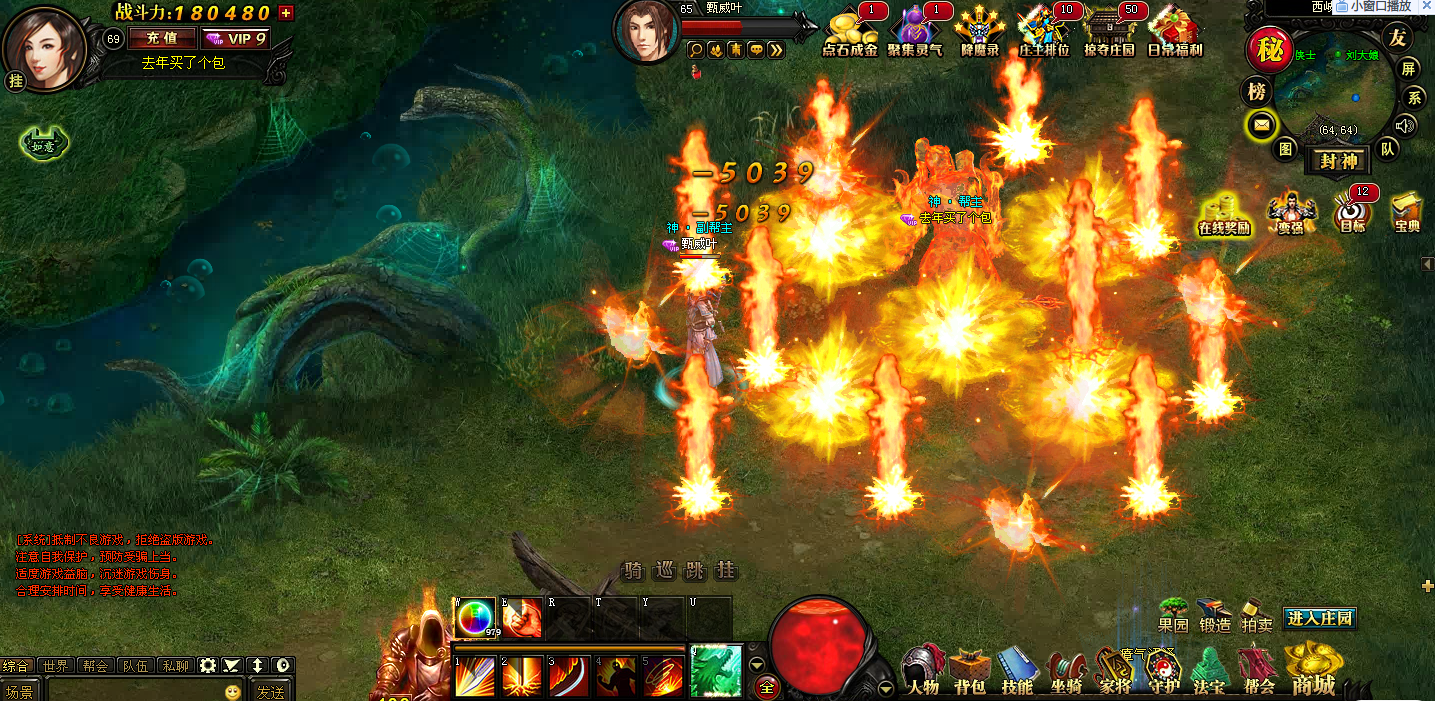
Task: Open the 目标 goals icon
Action: [x=1352, y=213]
